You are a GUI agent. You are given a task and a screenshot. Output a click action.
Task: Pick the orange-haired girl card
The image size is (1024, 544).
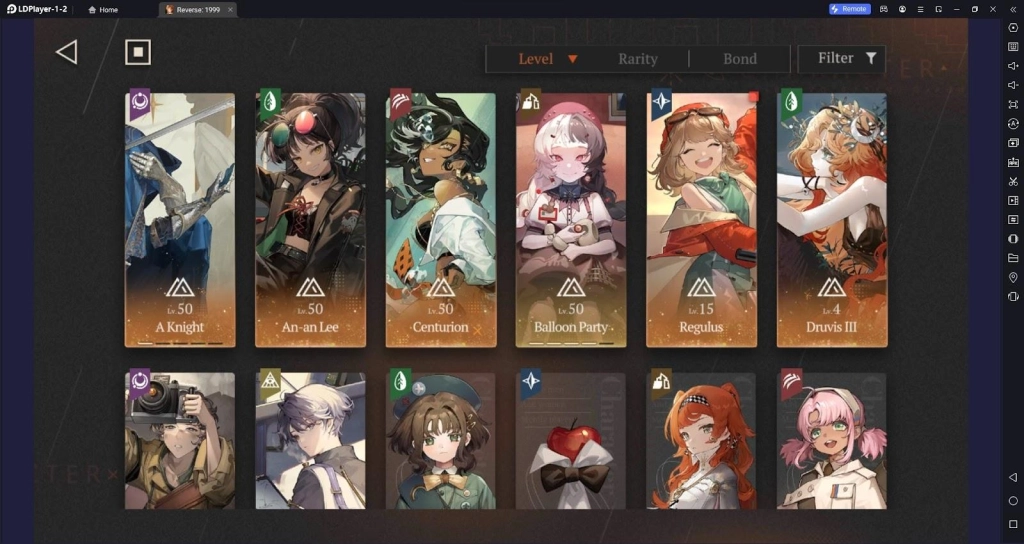coord(701,440)
